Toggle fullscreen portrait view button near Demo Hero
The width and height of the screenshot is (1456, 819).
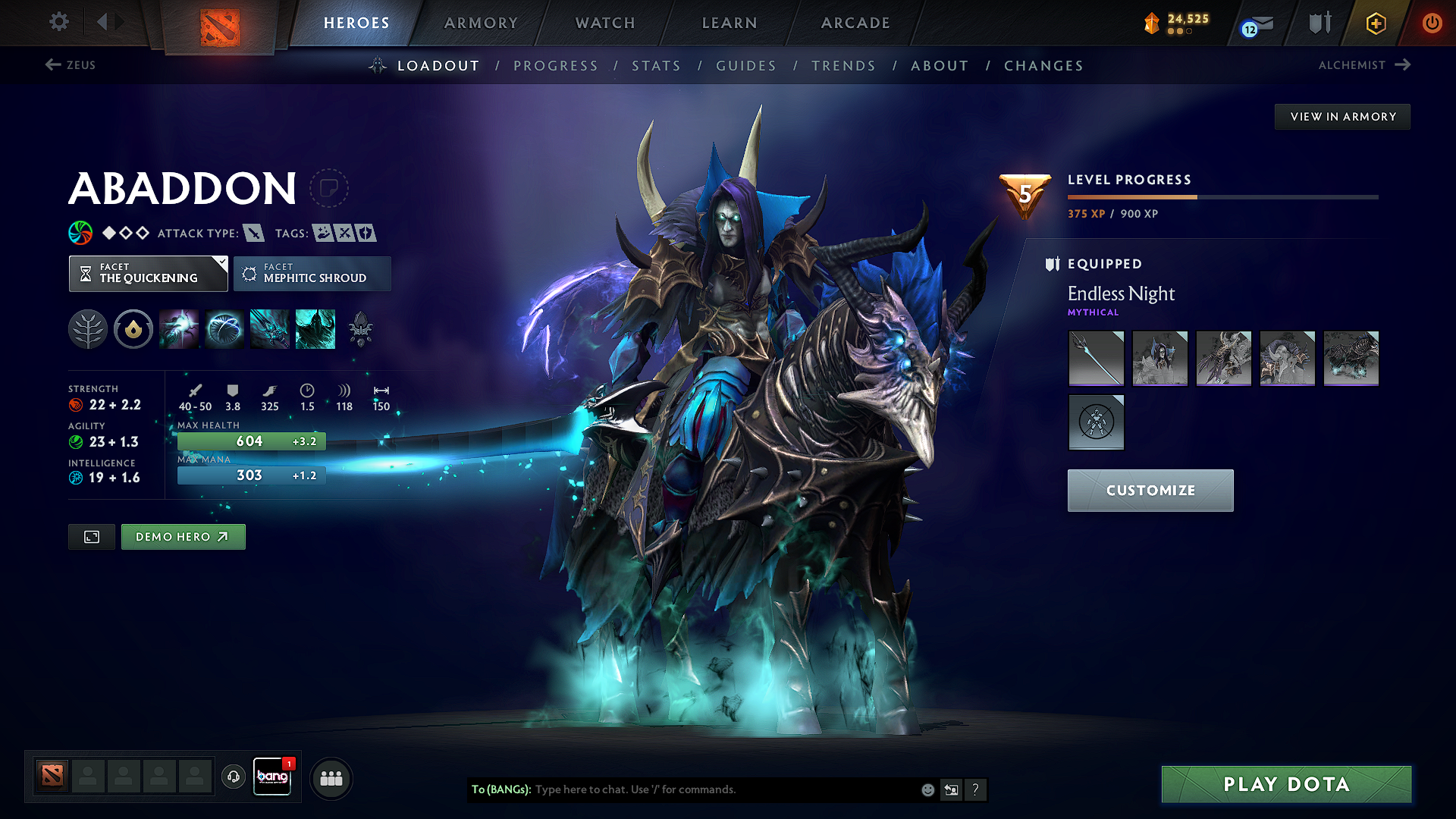point(91,536)
